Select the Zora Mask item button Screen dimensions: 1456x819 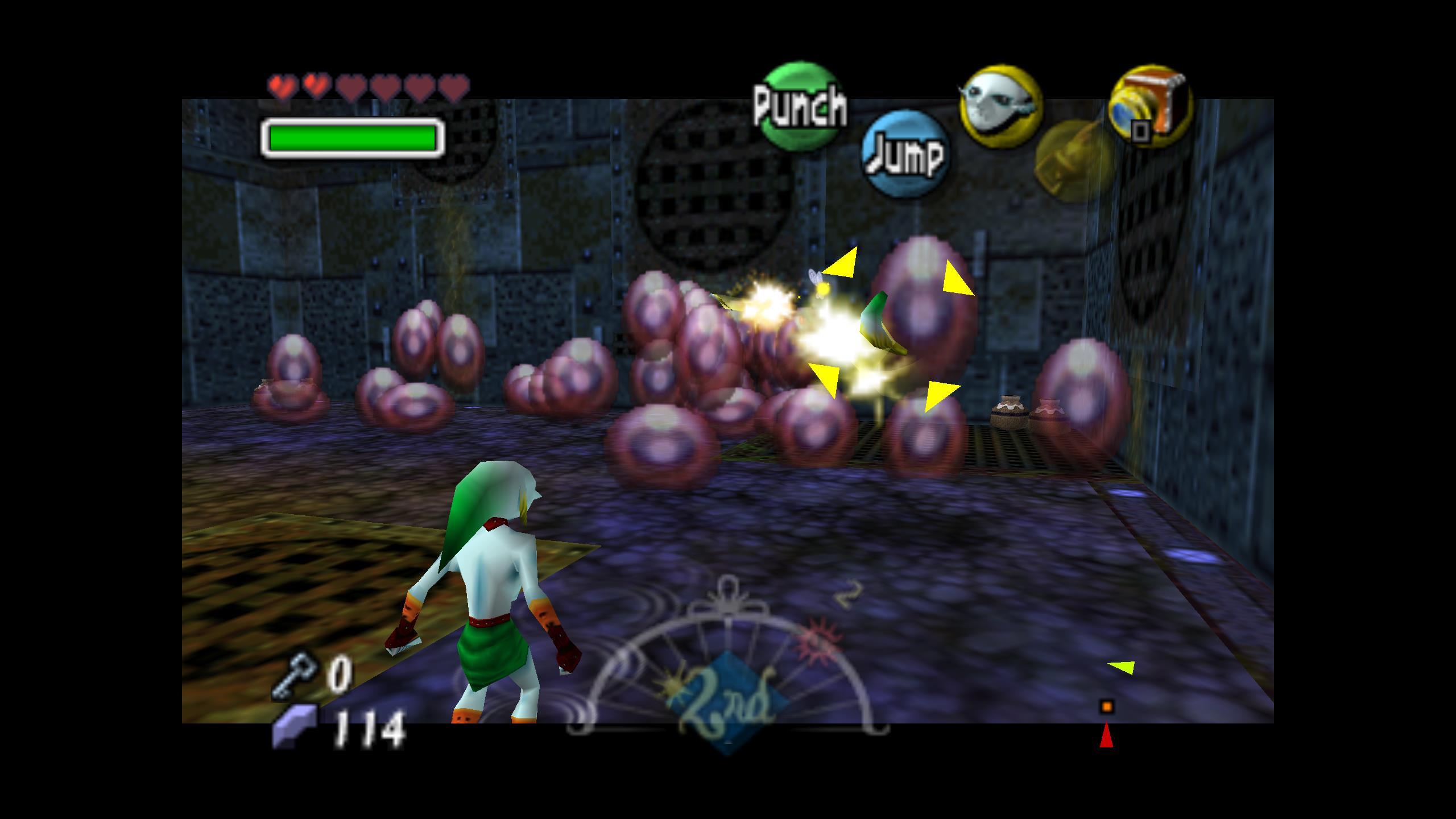pyautogui.click(x=1000, y=106)
